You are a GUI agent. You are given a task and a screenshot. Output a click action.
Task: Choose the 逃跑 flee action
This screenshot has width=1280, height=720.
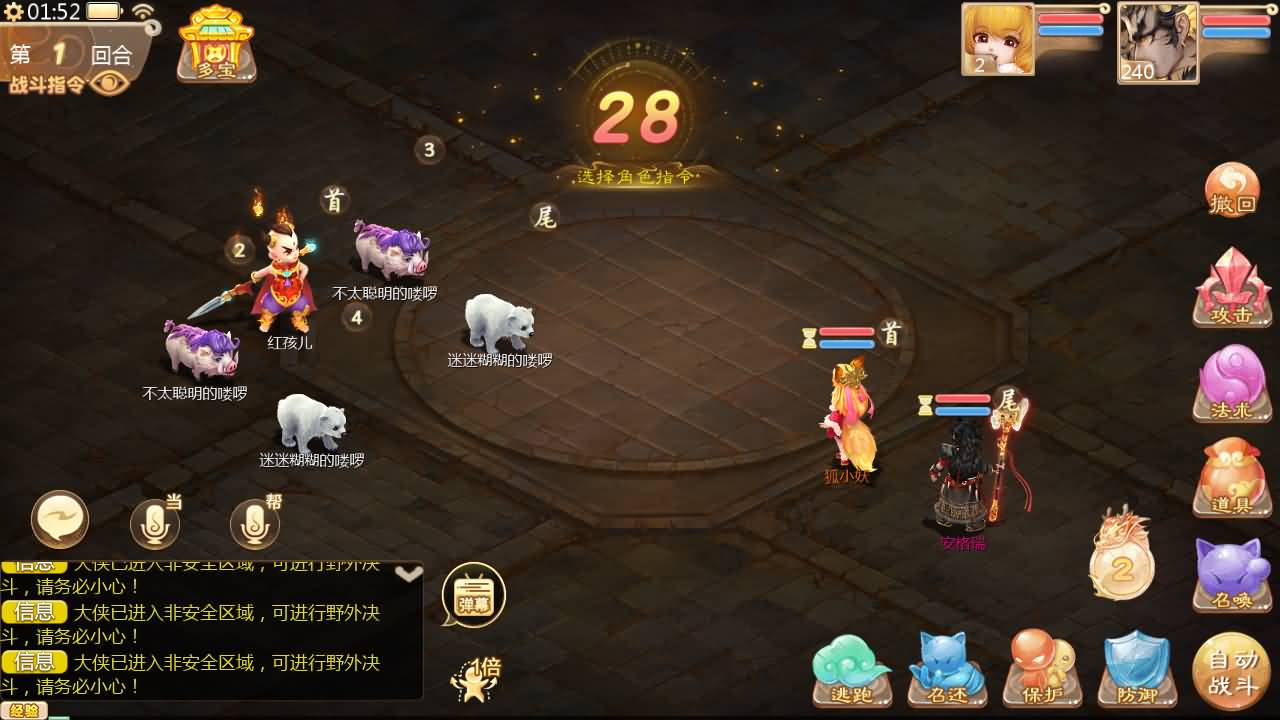pyautogui.click(x=848, y=670)
